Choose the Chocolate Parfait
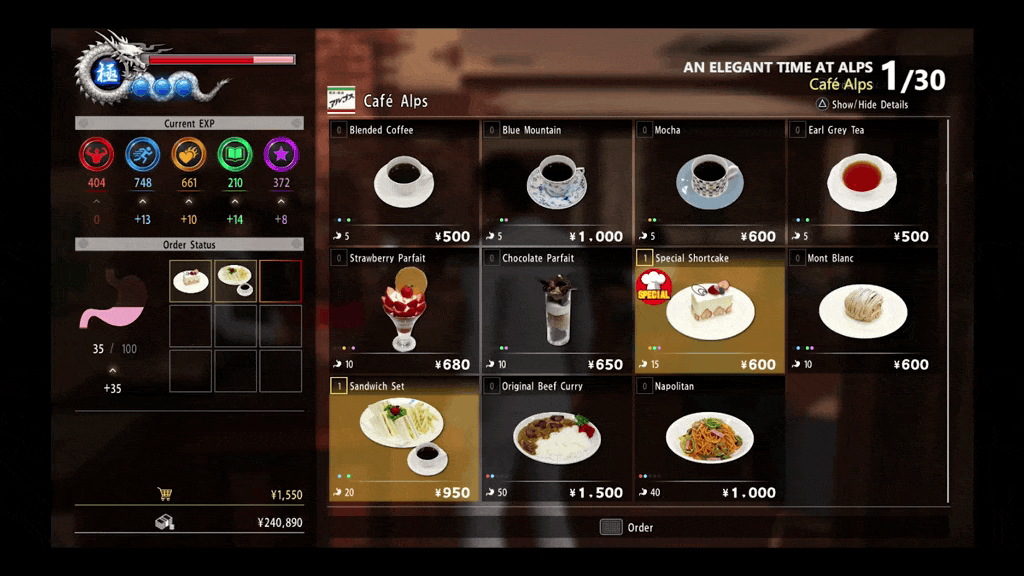Screen dimensions: 1024x576 pos(556,310)
